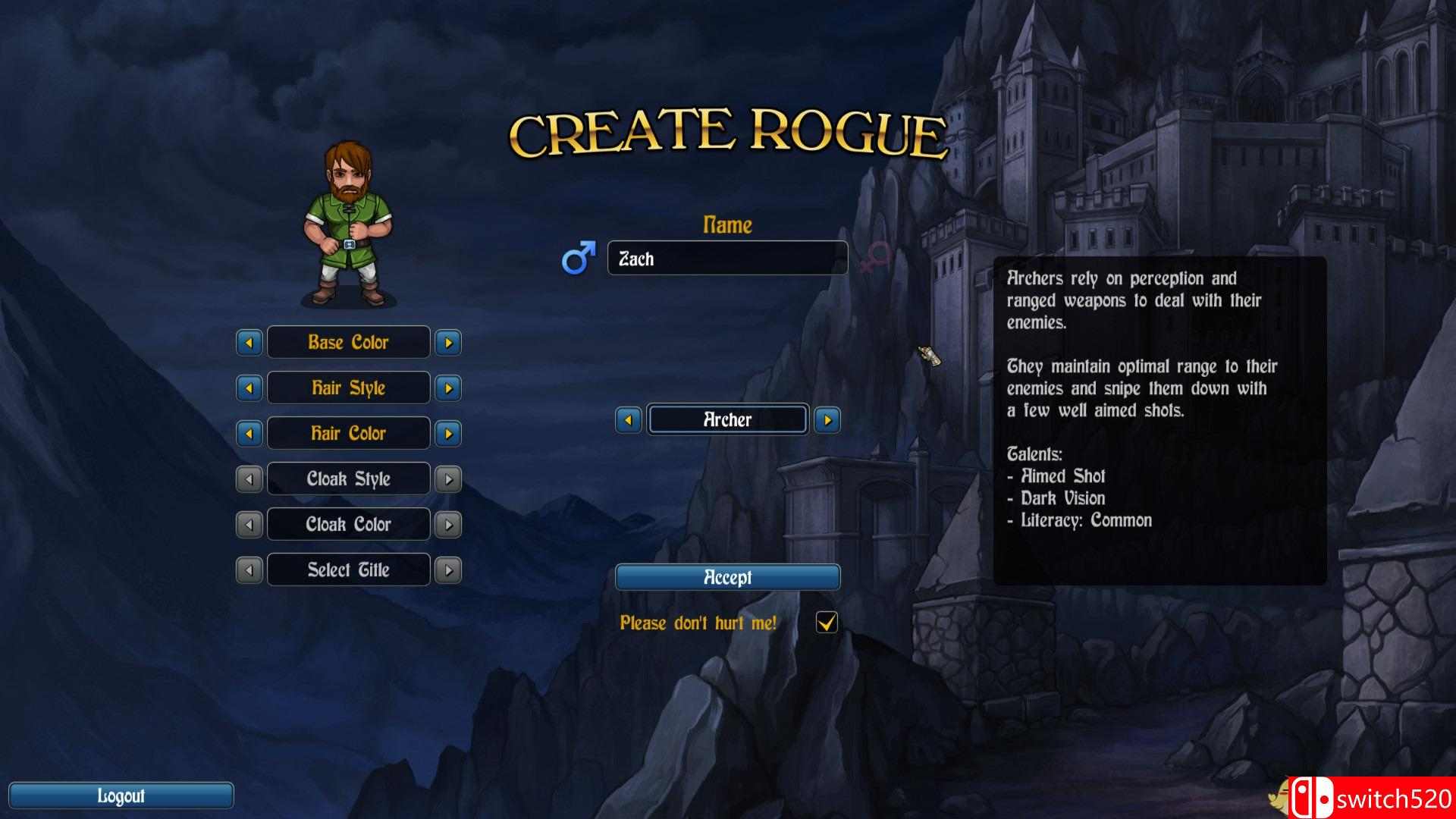Step back to the previous class before Archer

click(x=628, y=419)
